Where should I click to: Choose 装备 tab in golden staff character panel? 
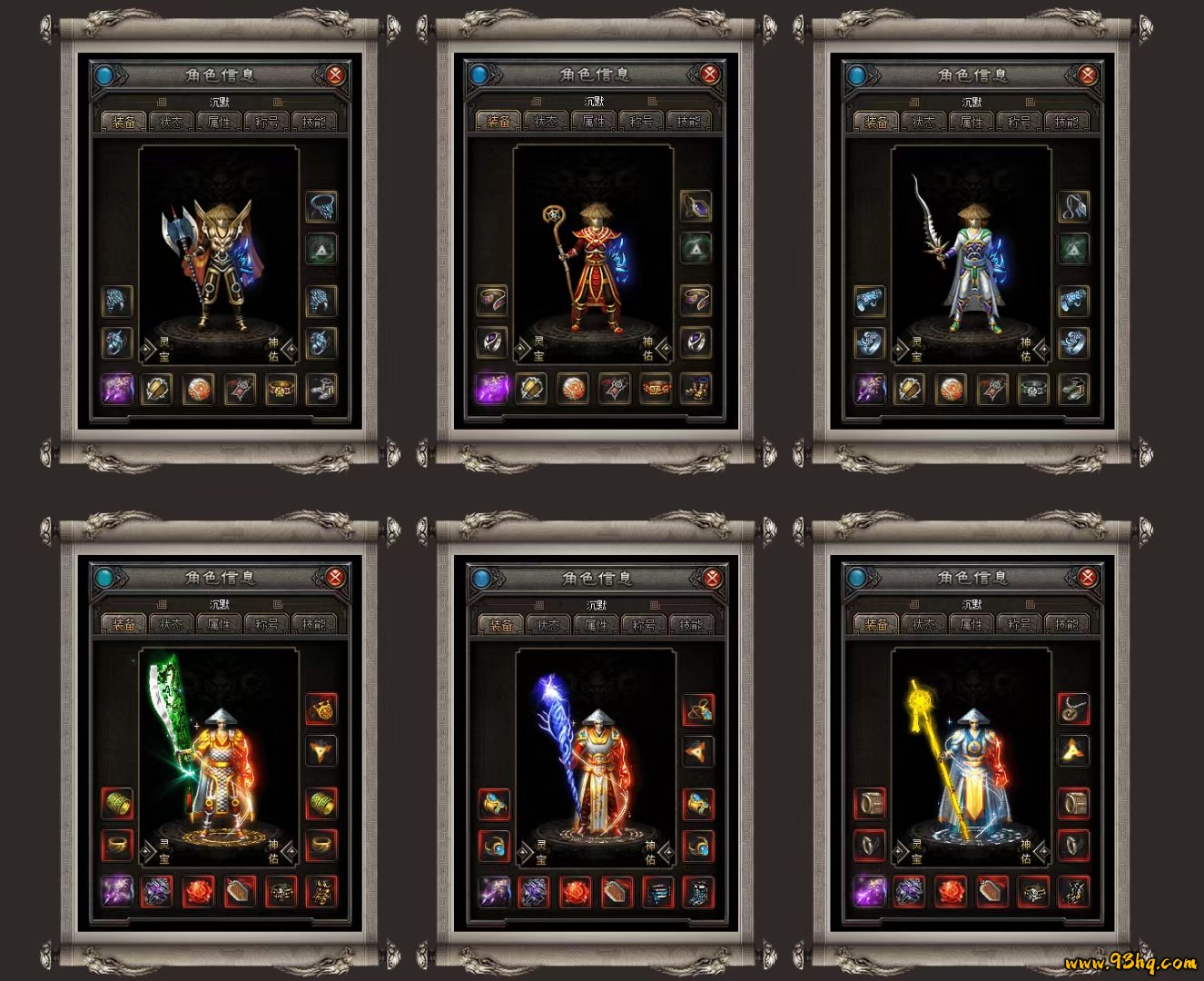point(876,624)
